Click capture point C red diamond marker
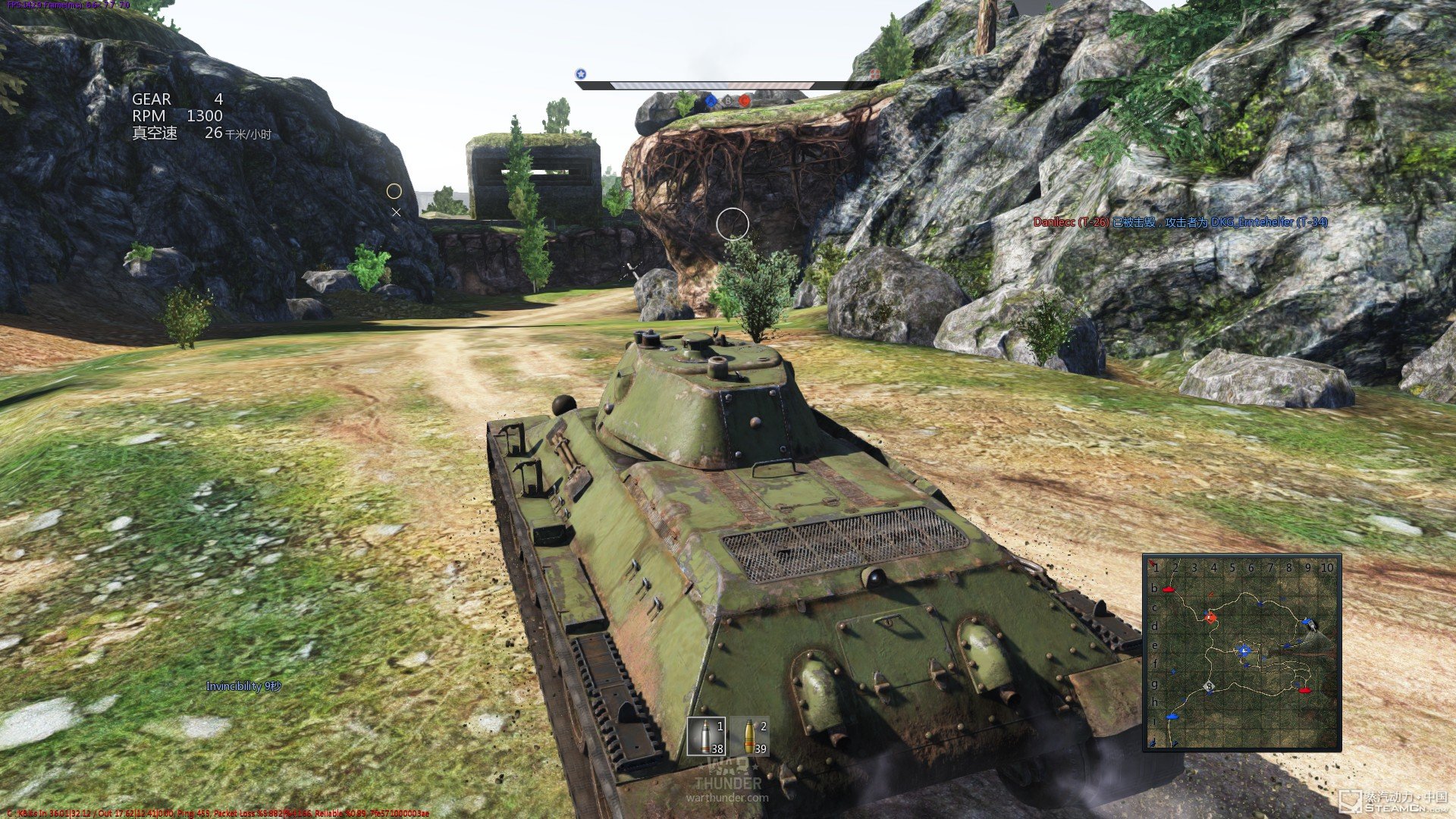1456x819 pixels. [745, 101]
